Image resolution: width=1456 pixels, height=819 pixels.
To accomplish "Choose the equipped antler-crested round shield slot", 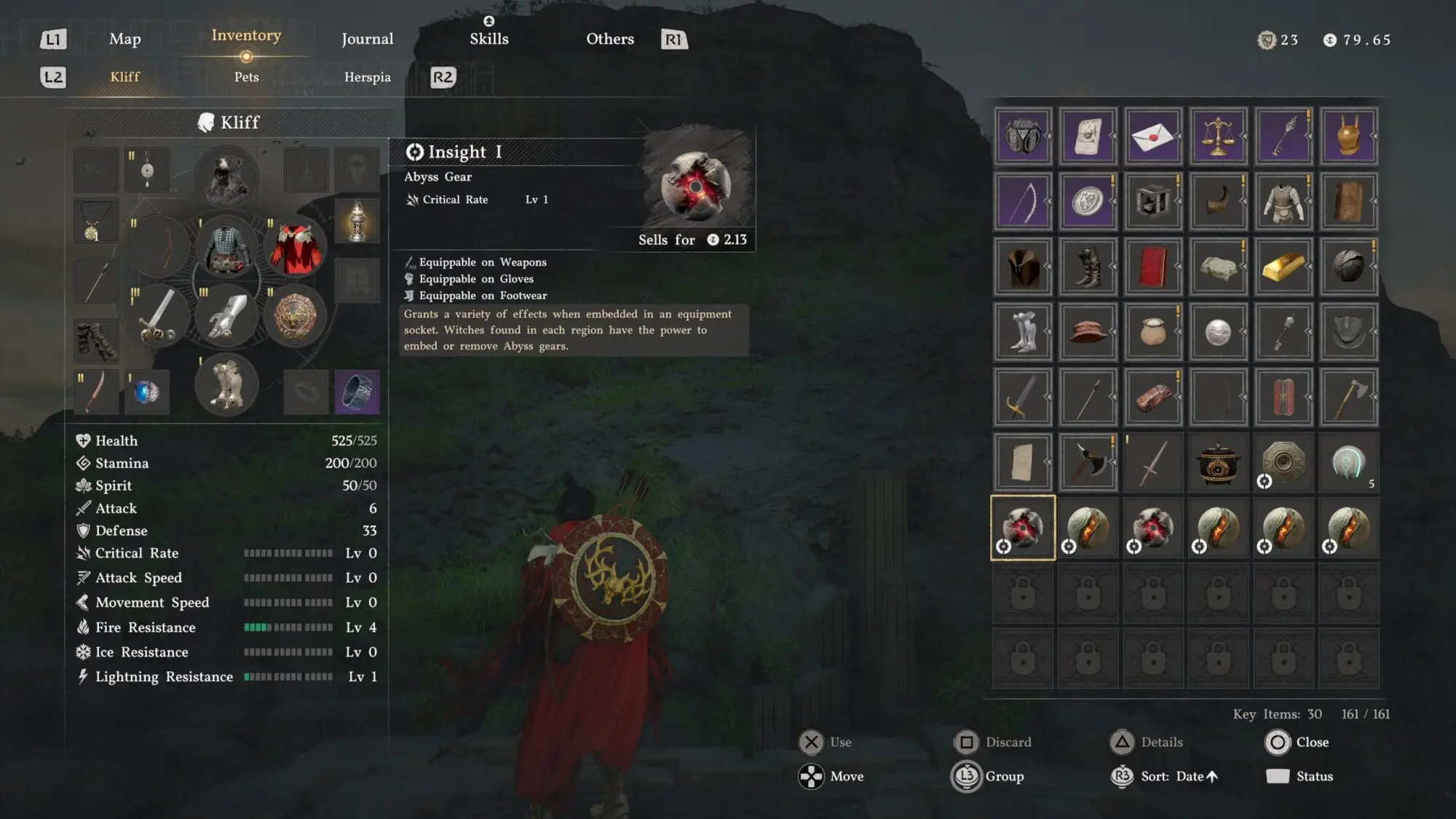I will 295,316.
